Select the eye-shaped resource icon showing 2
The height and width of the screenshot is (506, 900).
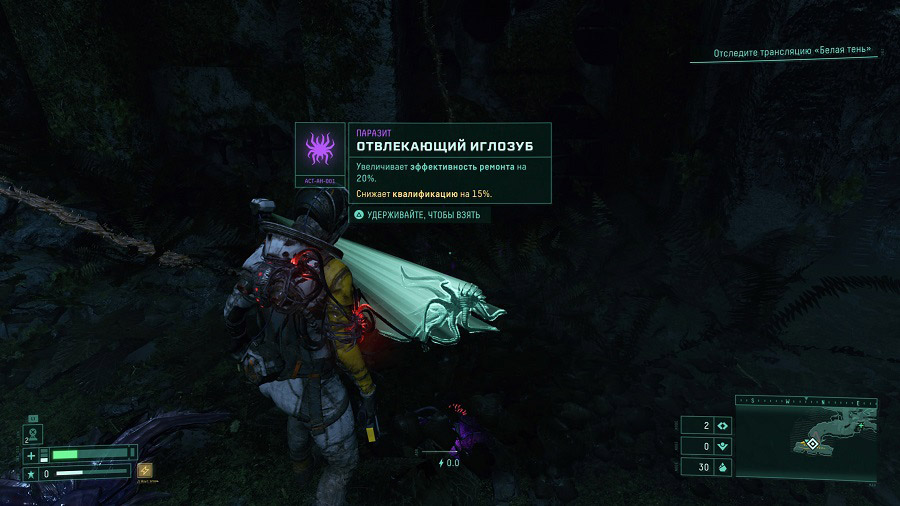click(x=722, y=426)
